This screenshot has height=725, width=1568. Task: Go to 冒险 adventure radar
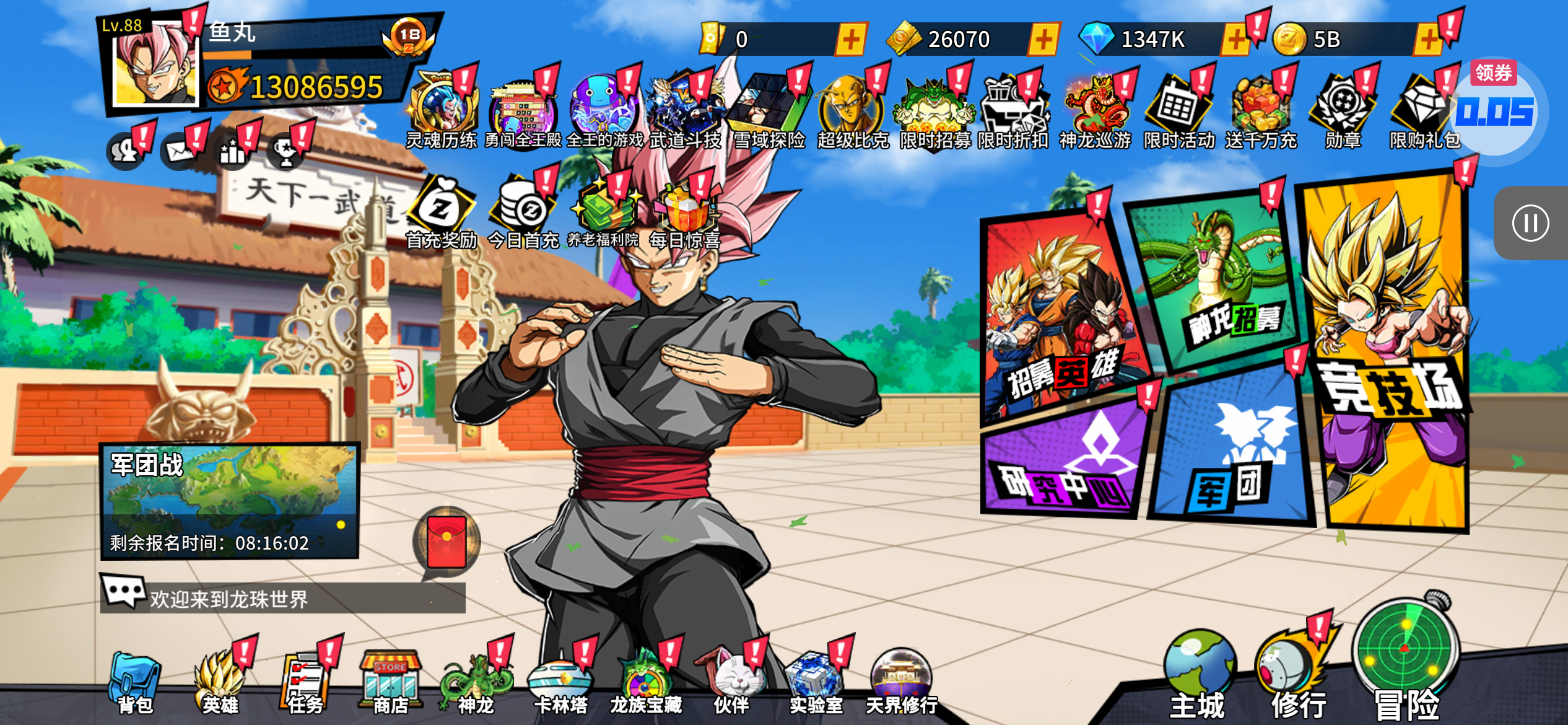point(1406,657)
